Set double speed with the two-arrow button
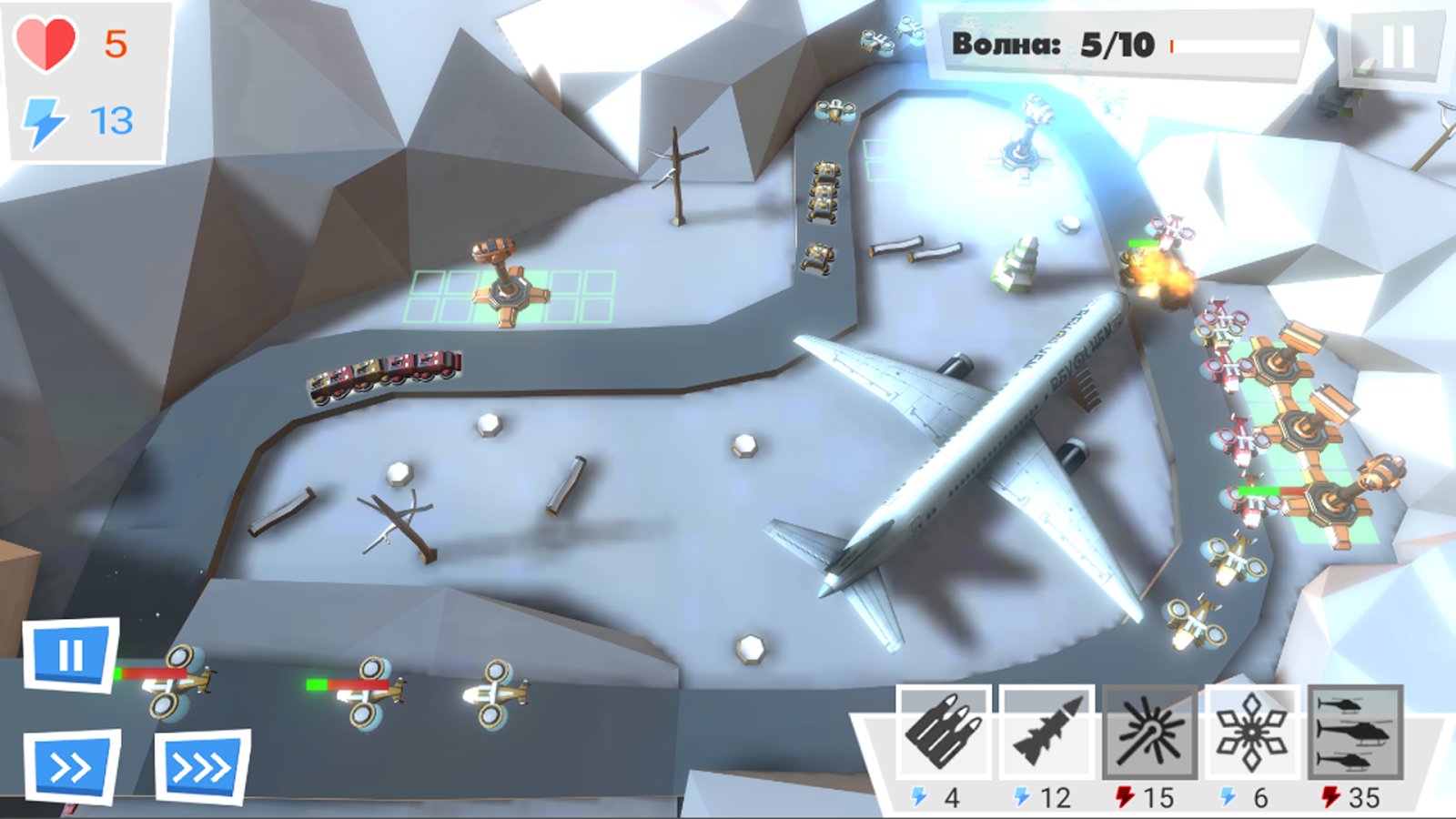Viewport: 1456px width, 819px height. (x=71, y=767)
